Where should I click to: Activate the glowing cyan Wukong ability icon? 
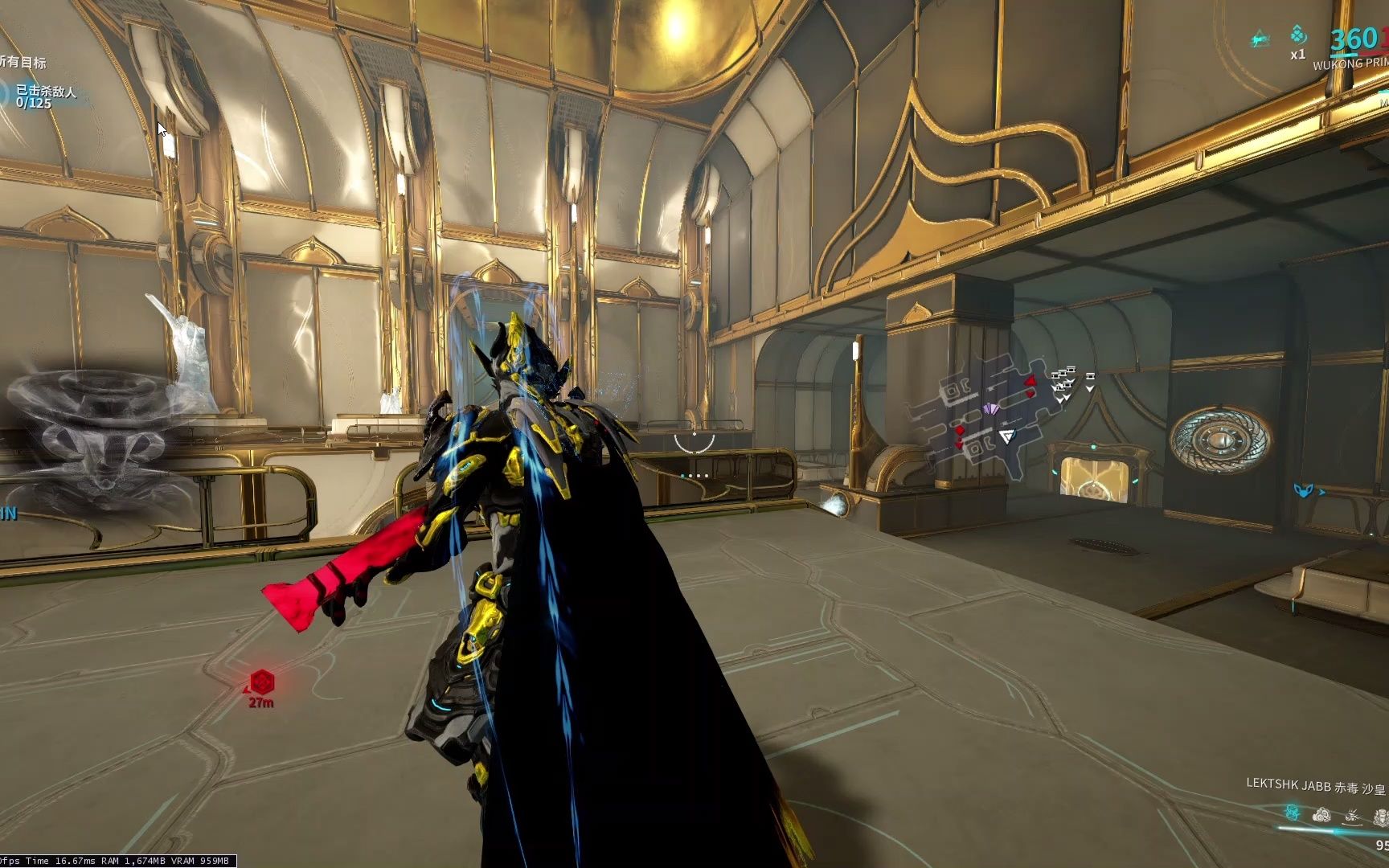[1293, 813]
